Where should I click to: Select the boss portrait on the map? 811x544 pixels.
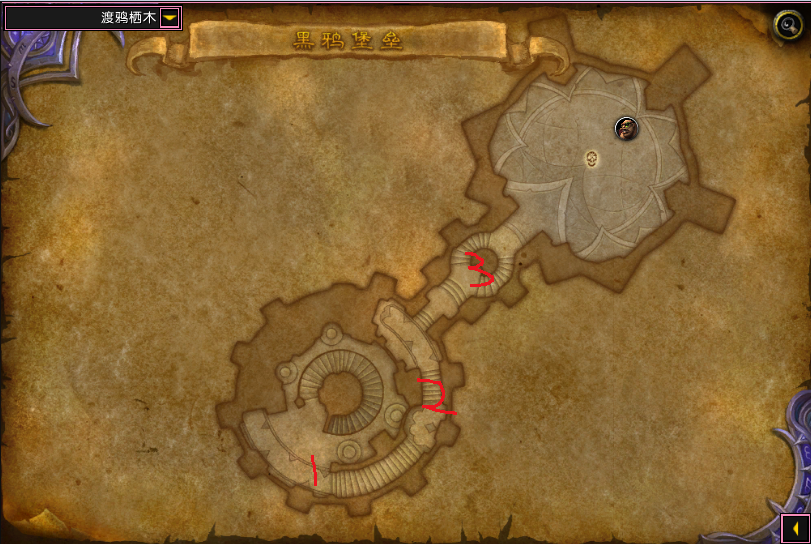[x=626, y=128]
